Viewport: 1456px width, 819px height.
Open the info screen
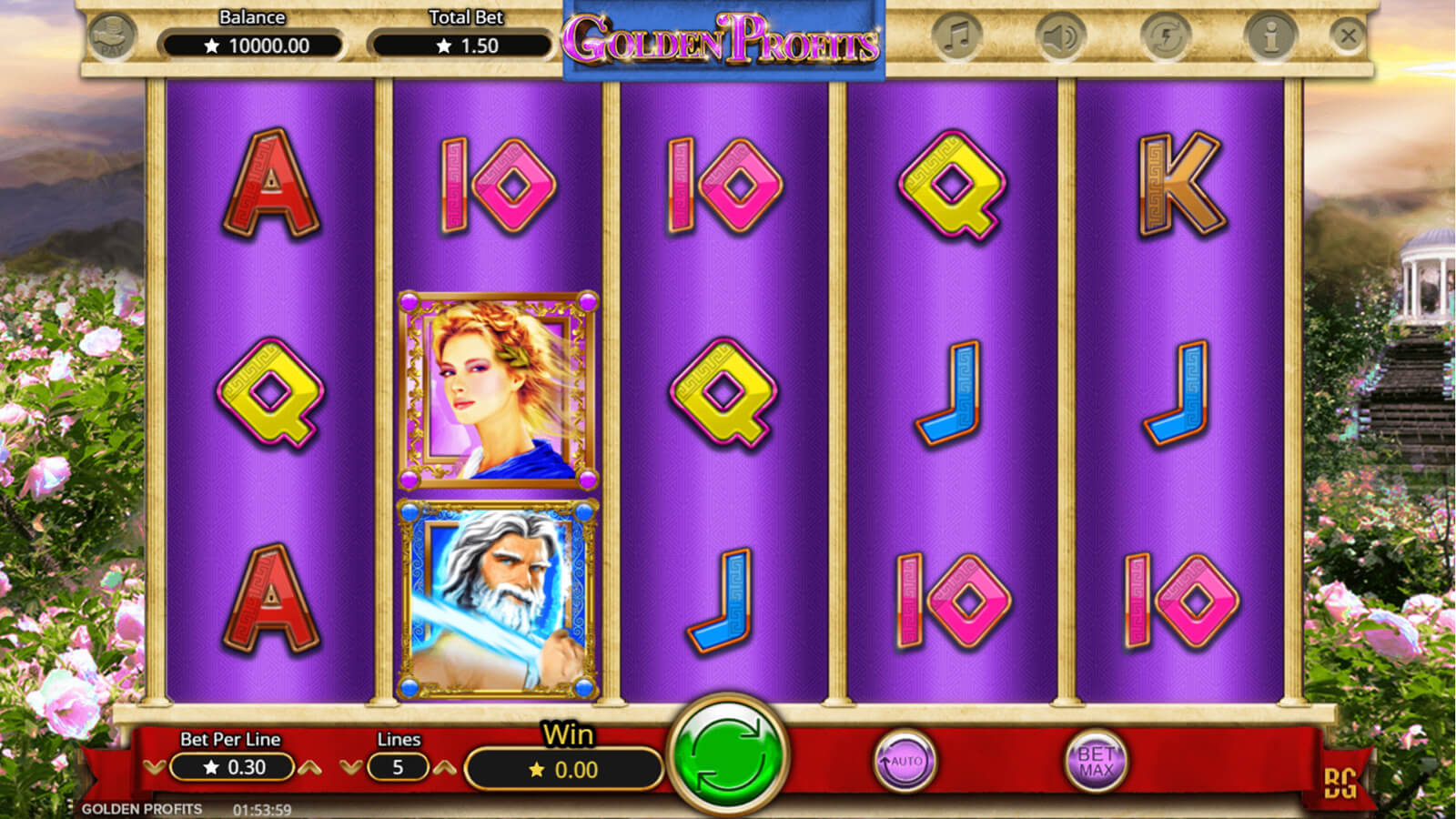[x=1270, y=37]
